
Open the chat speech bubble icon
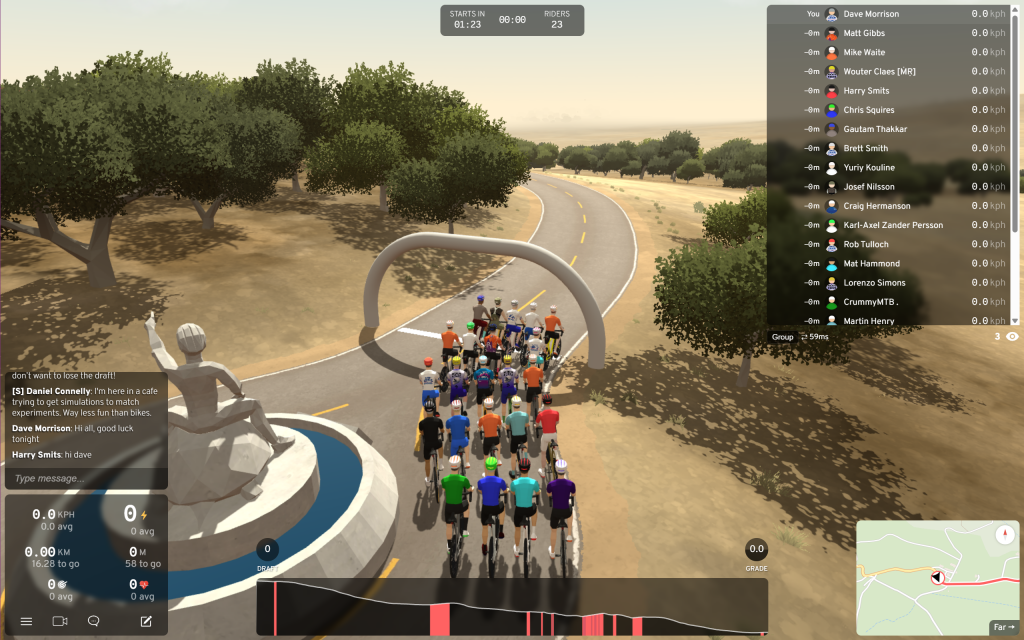[94, 621]
